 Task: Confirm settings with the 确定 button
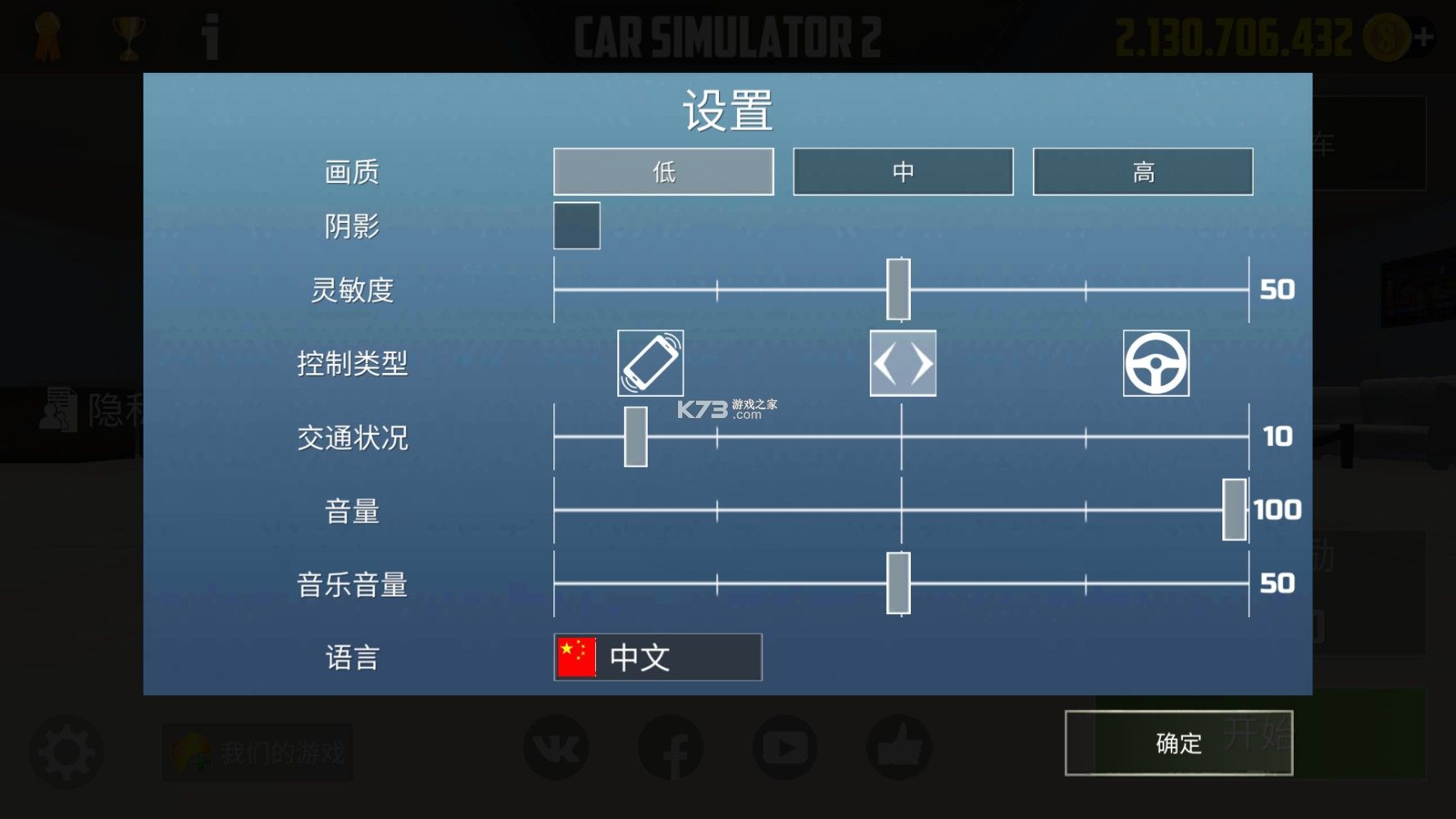coord(1178,743)
